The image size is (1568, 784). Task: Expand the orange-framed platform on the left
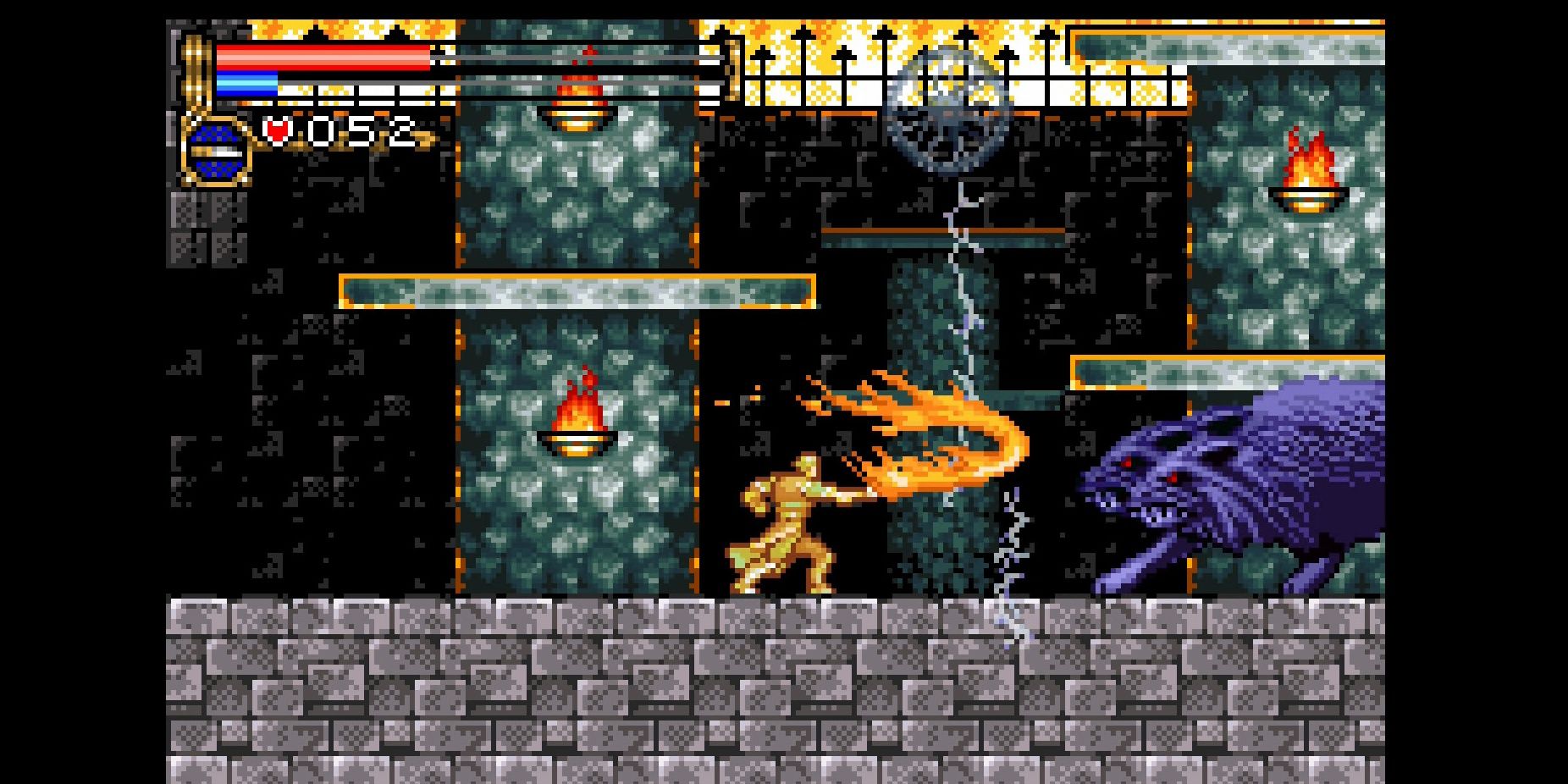[576, 290]
